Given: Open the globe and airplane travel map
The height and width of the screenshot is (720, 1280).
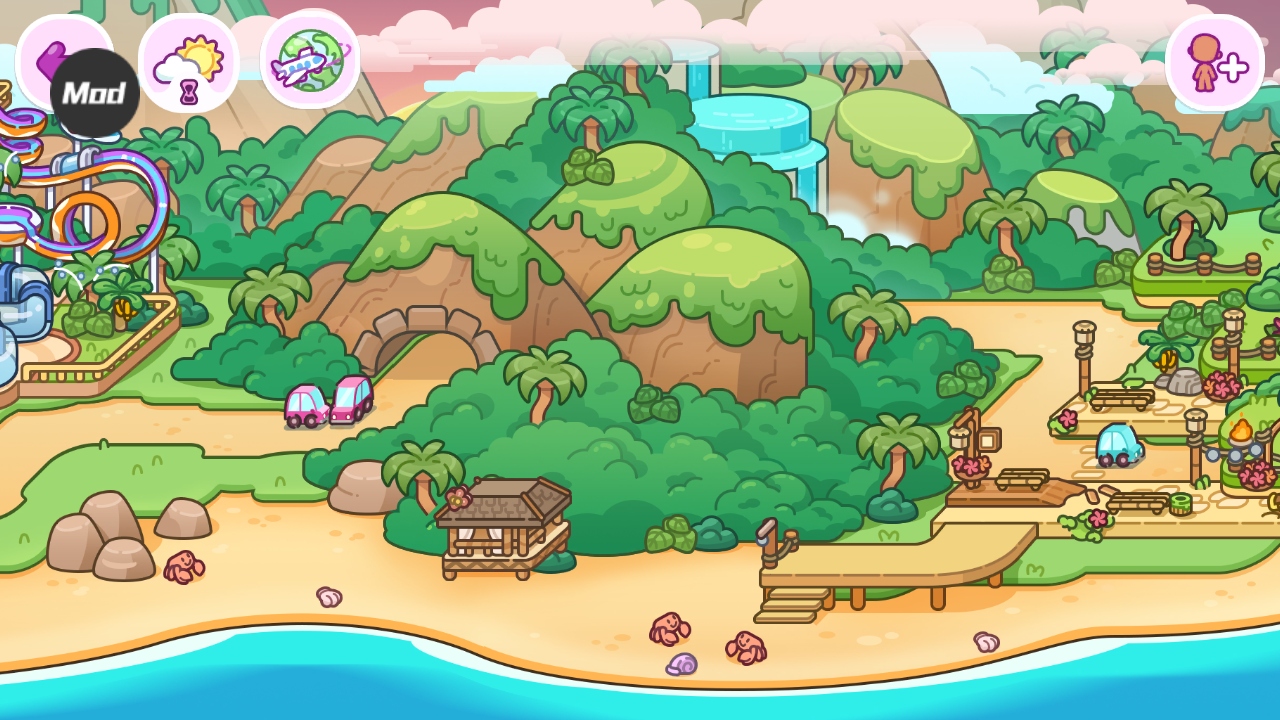Looking at the screenshot, I should click(x=310, y=59).
